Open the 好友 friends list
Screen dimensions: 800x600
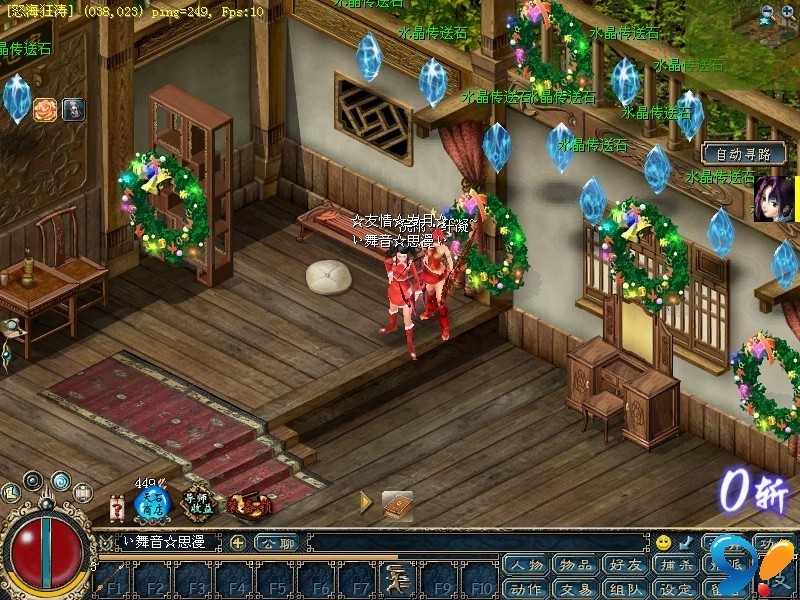(x=627, y=566)
